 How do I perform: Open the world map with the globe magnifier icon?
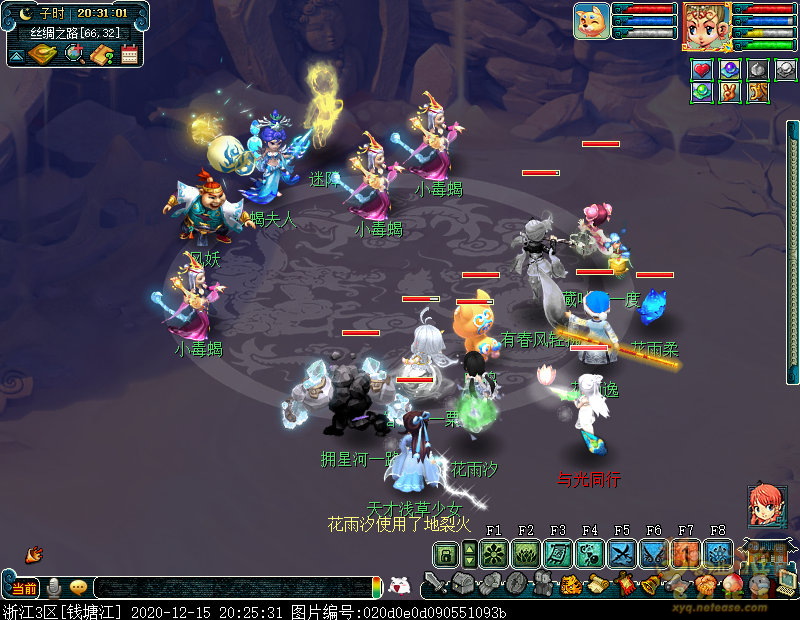pos(74,54)
